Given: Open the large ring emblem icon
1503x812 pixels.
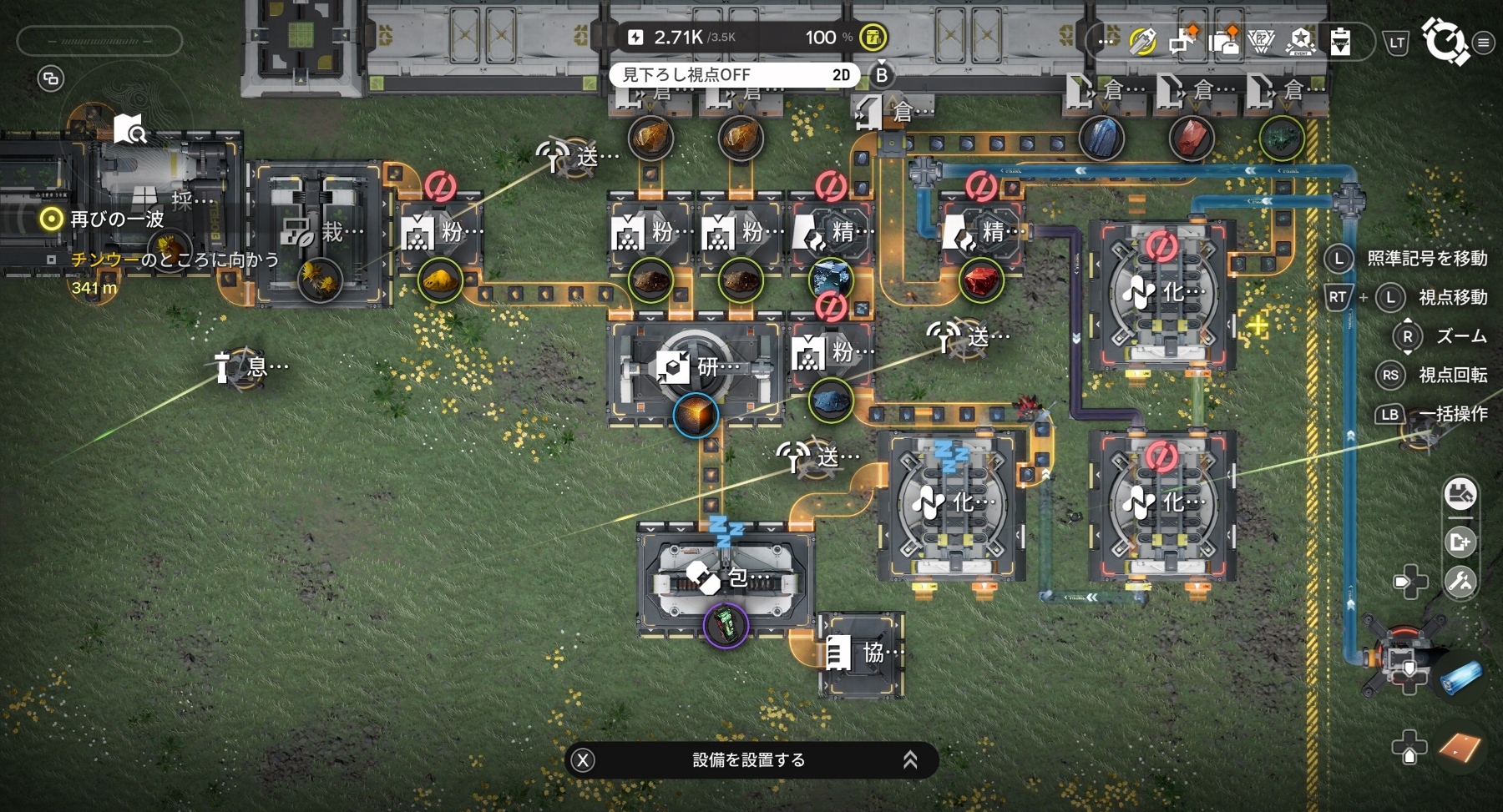Looking at the screenshot, I should tap(1445, 39).
